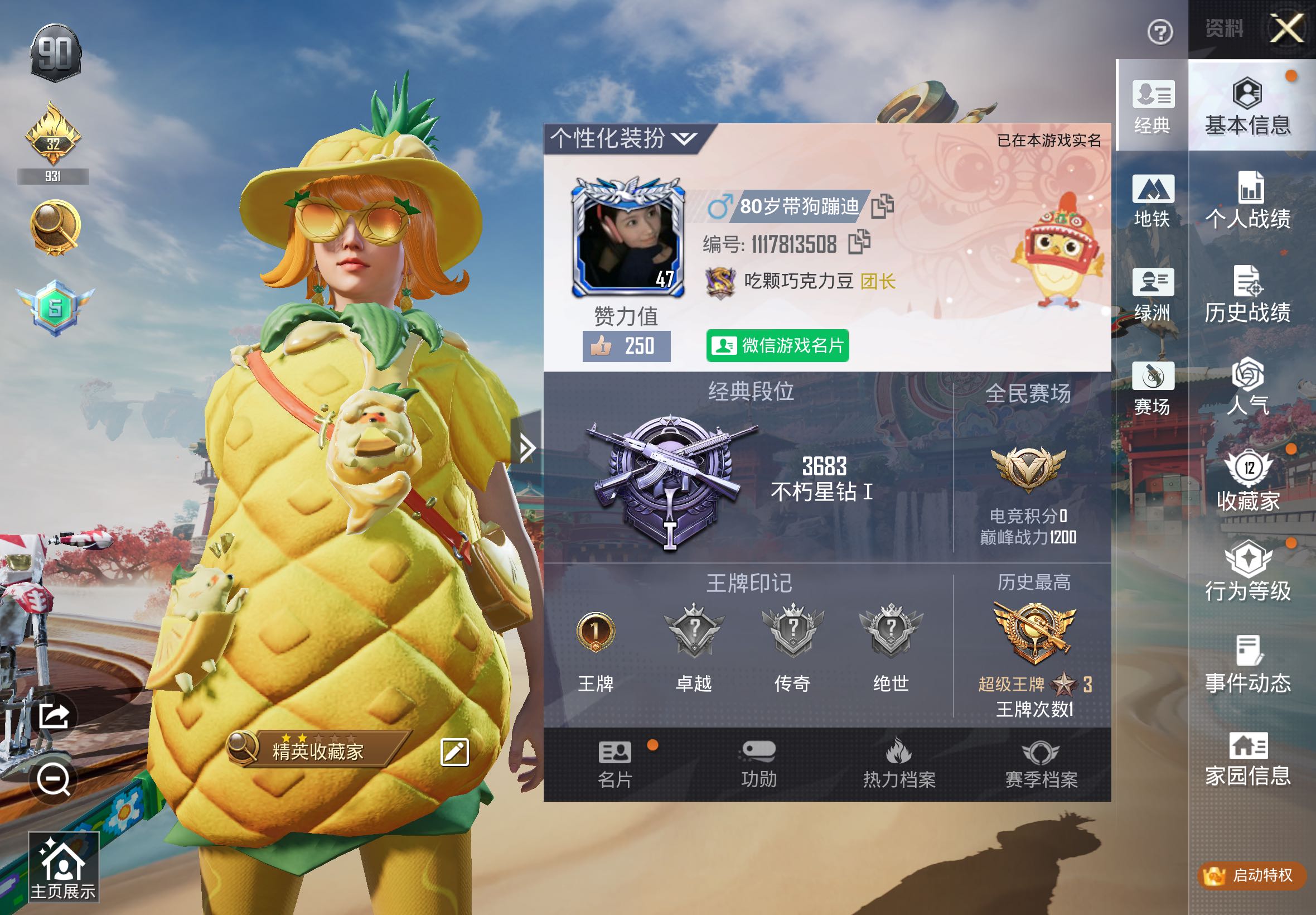Tap the green 微信游戏名片 button
1316x915 pixels.
pyautogui.click(x=777, y=346)
